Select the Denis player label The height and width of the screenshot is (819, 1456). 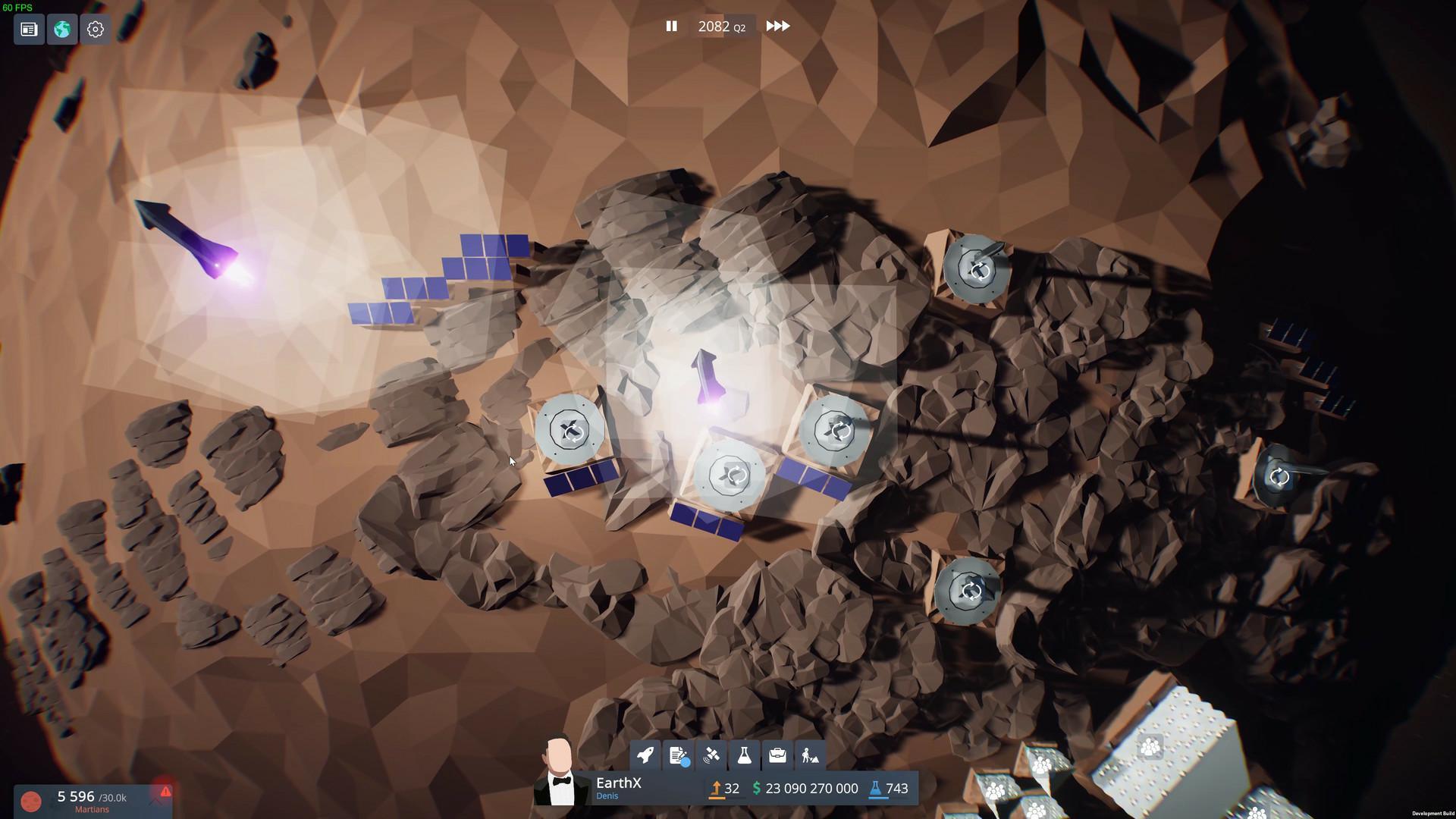(x=607, y=796)
